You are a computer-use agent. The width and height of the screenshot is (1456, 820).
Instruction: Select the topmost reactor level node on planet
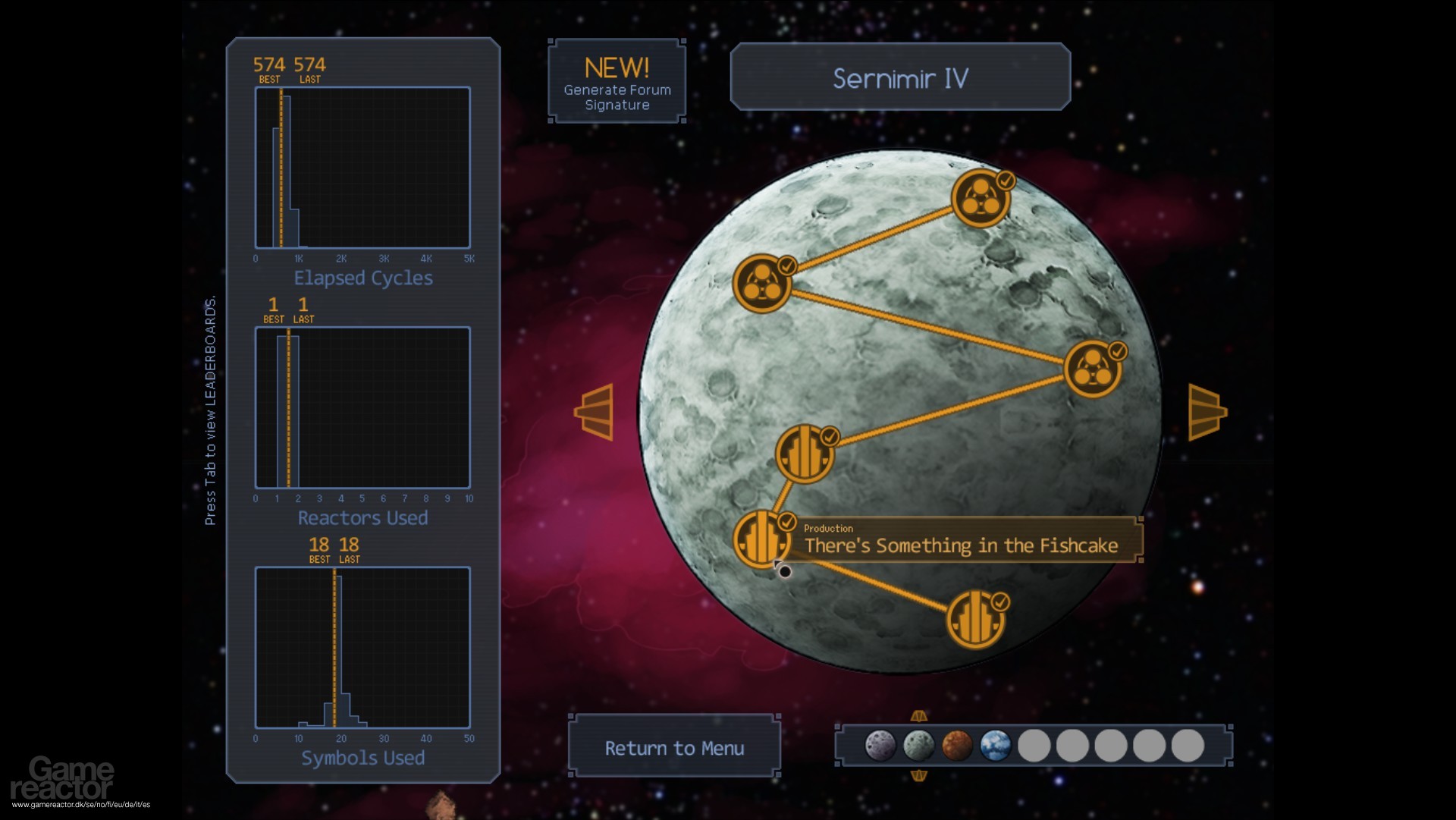point(981,199)
